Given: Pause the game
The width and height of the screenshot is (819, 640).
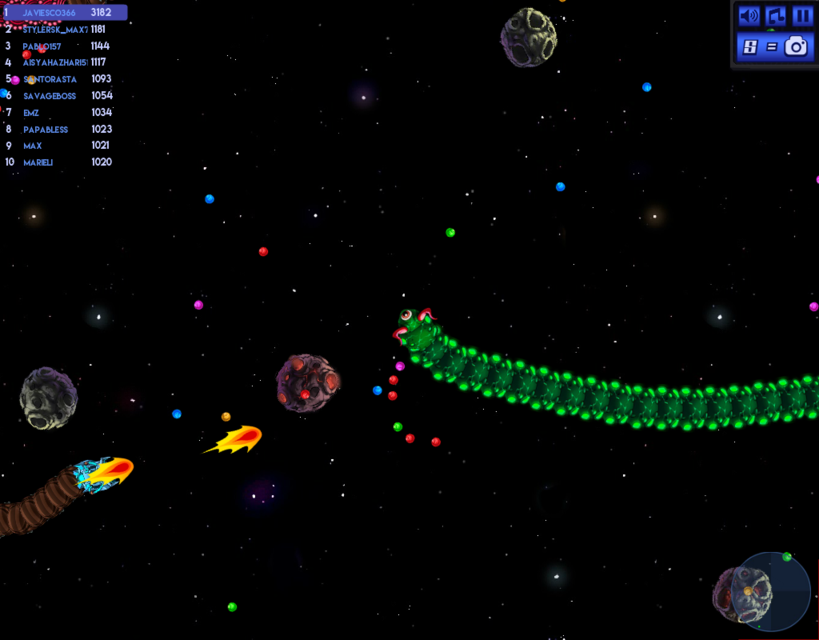Looking at the screenshot, I should (x=802, y=16).
